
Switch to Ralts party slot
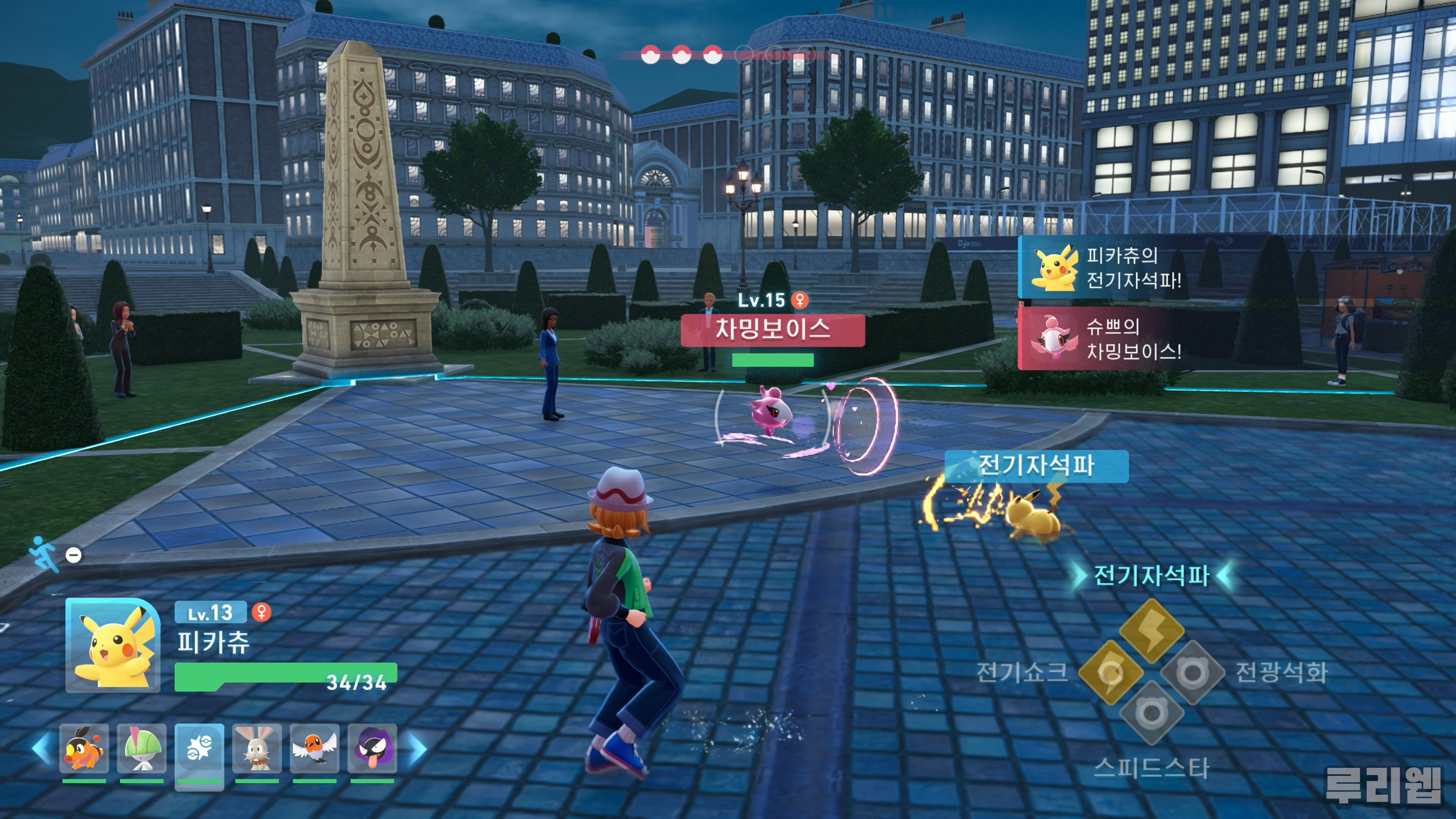[x=142, y=748]
